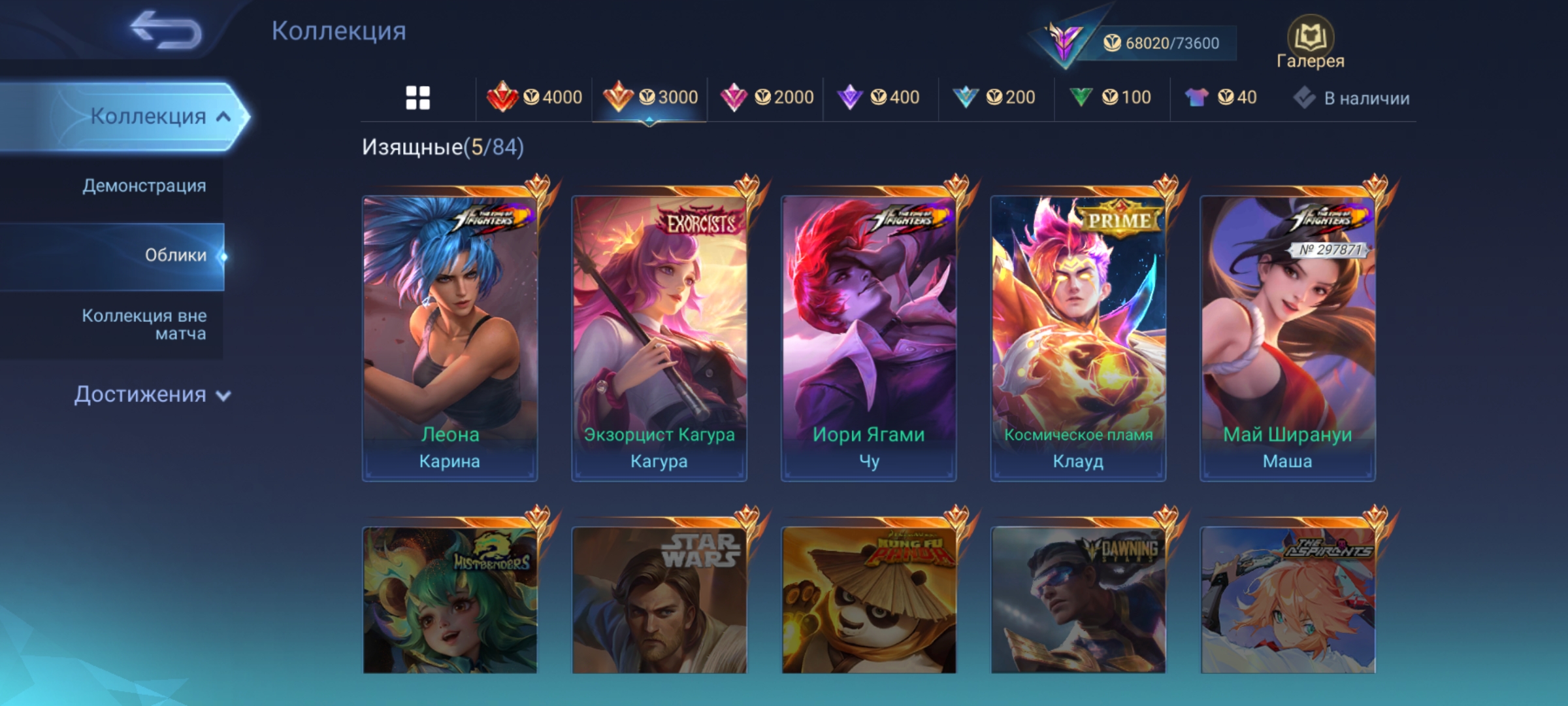Open Коллекция вне матча
This screenshot has height=706, width=1568.
144,324
